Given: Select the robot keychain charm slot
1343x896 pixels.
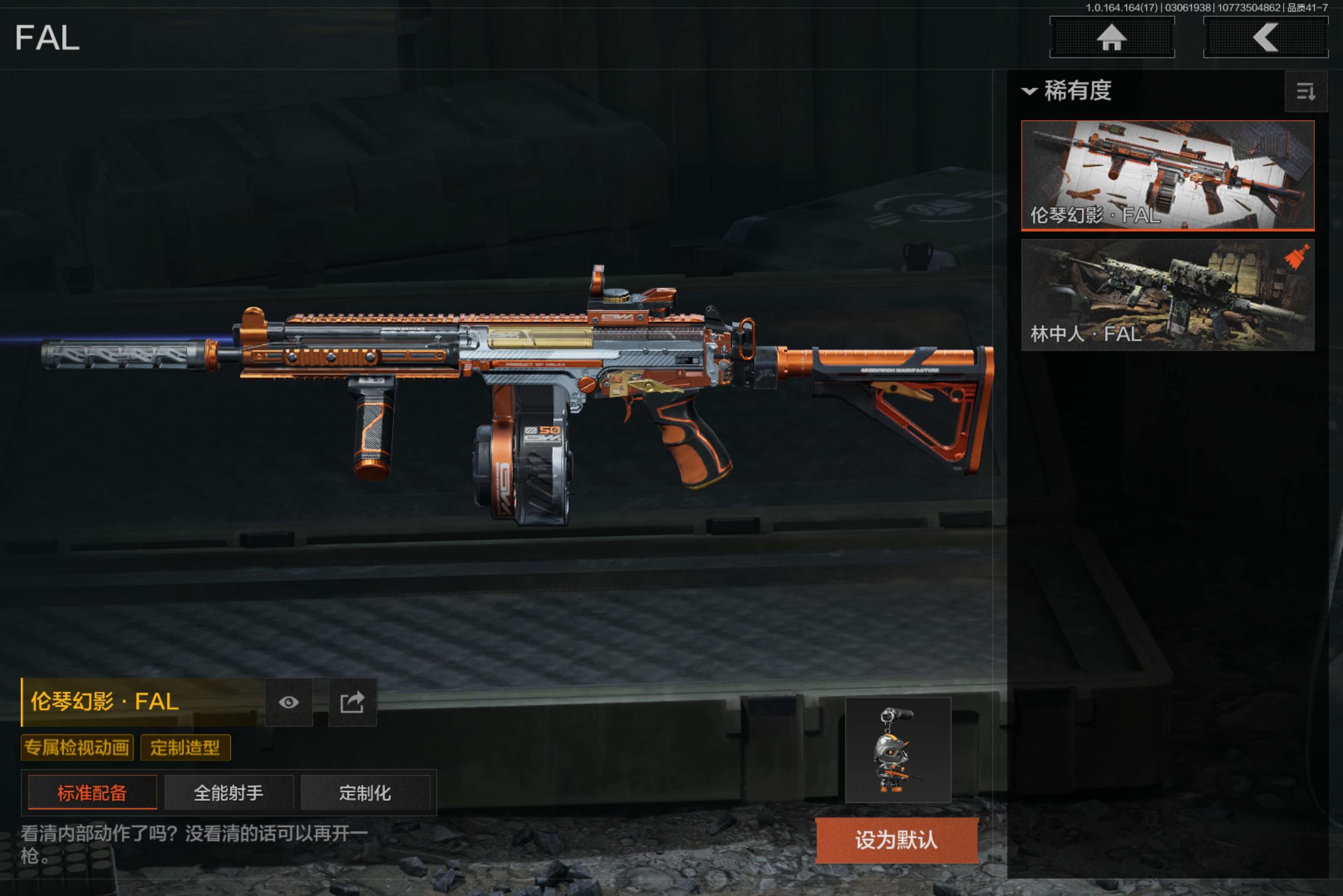Looking at the screenshot, I should pos(898,750).
